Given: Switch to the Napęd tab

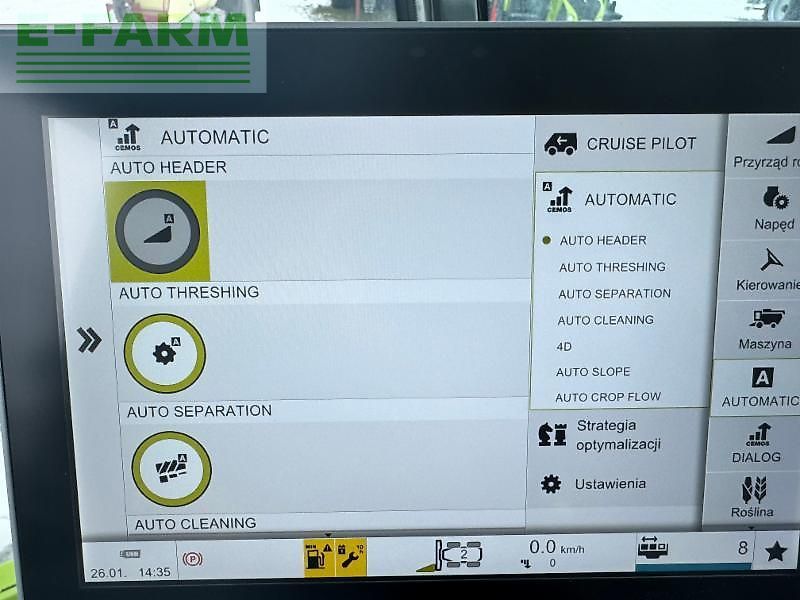Looking at the screenshot, I should pyautogui.click(x=772, y=208).
